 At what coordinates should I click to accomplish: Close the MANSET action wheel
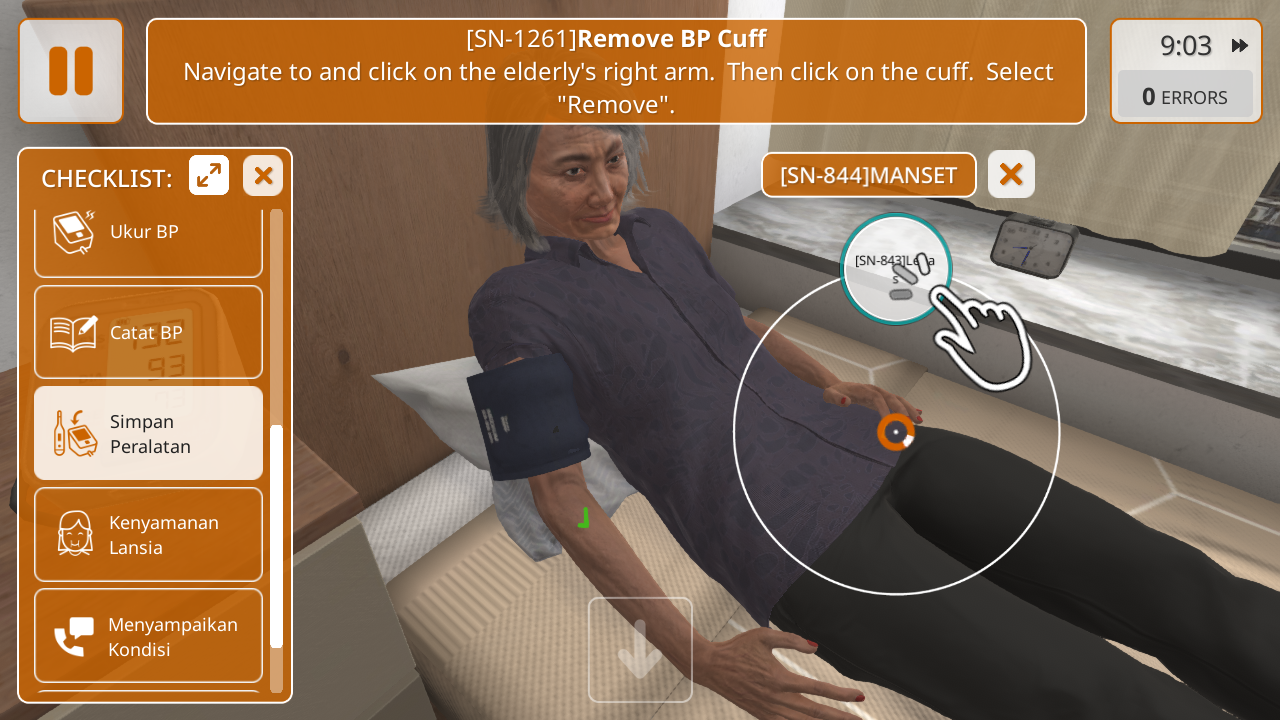pos(1011,175)
